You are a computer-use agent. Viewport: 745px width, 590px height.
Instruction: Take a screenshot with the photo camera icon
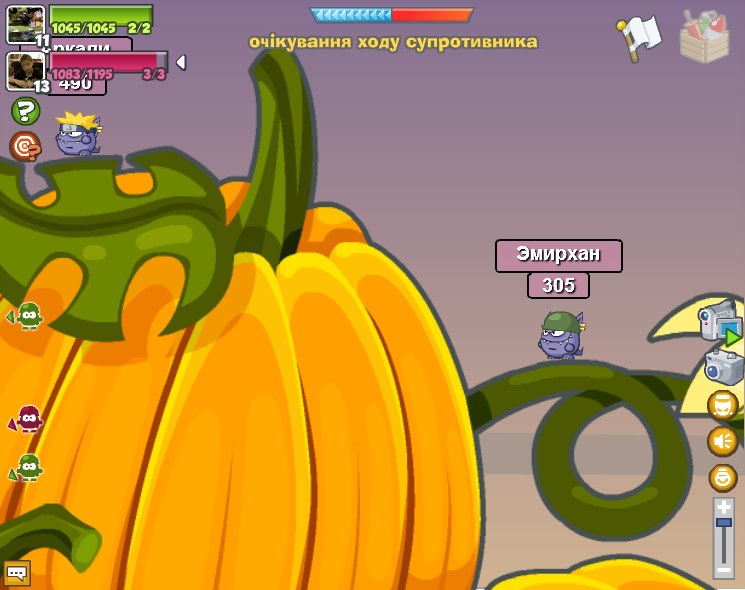tap(723, 367)
